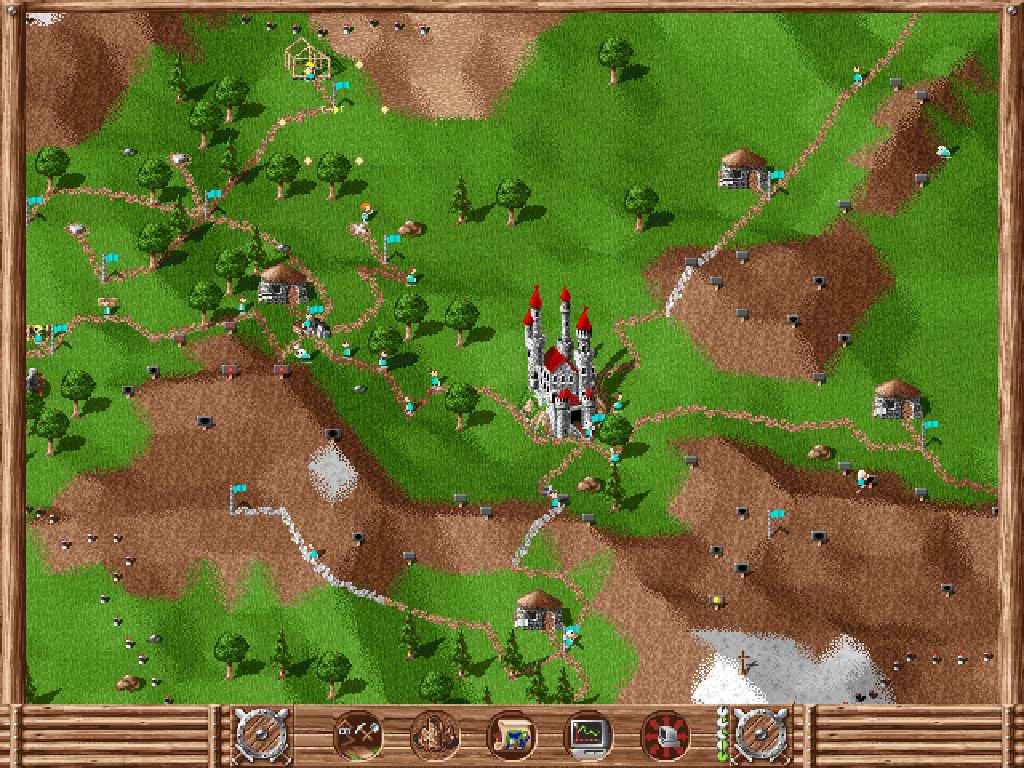This screenshot has height=768, width=1024.
Task: Show the statistics monitor with graph
Action: coord(588,736)
